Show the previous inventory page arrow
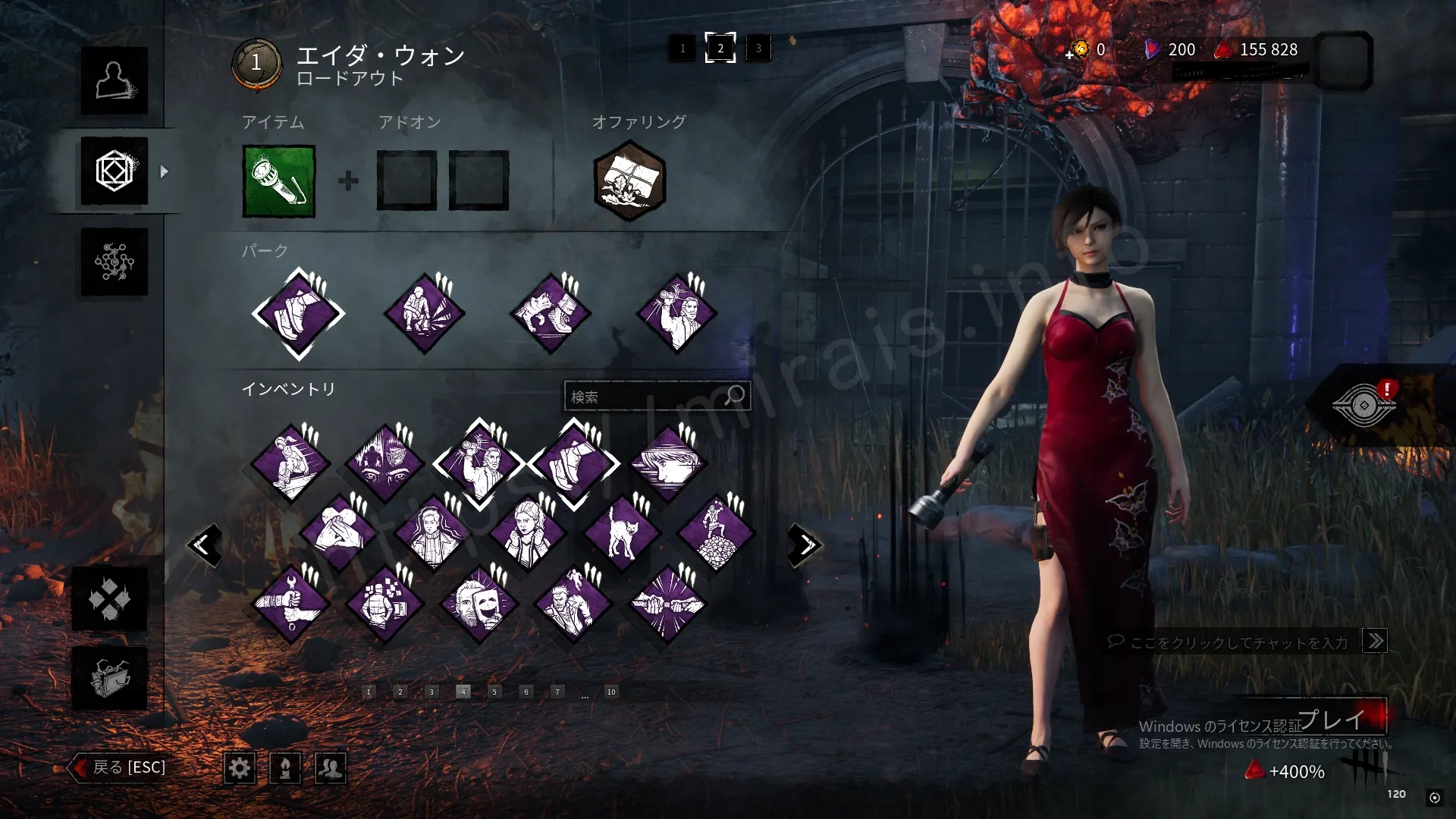1456x819 pixels. click(x=204, y=544)
